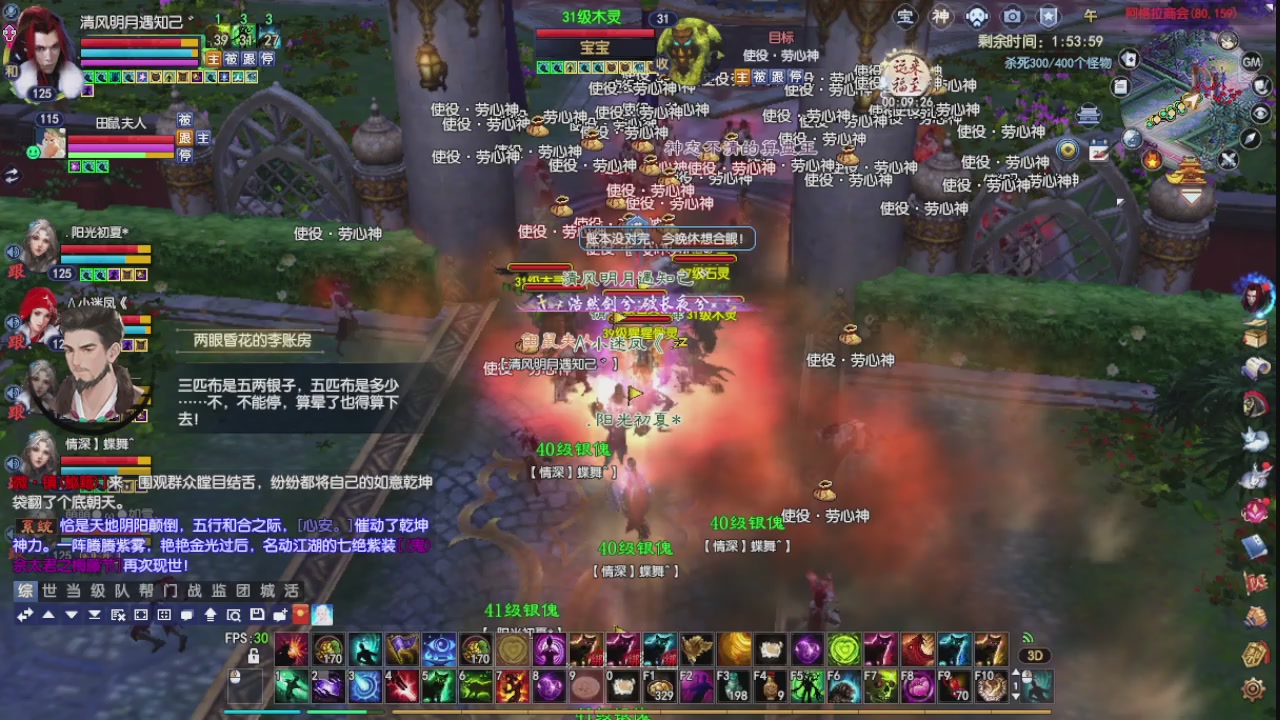Select the 神 icon in top bar
1280x720 pixels.
(941, 16)
